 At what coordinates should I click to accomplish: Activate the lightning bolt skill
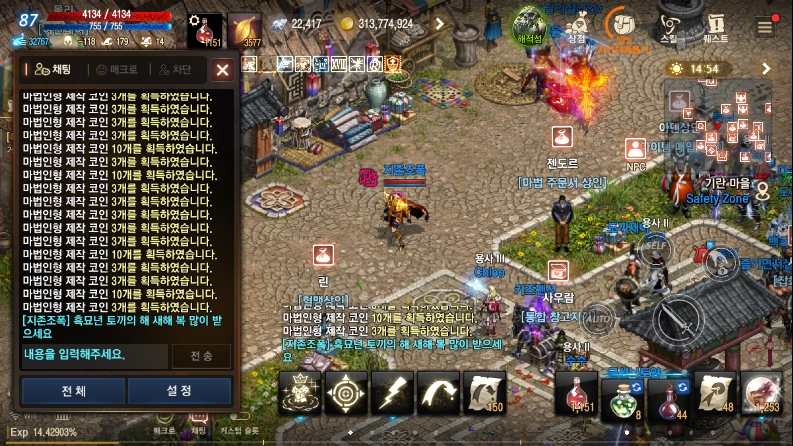click(x=393, y=392)
